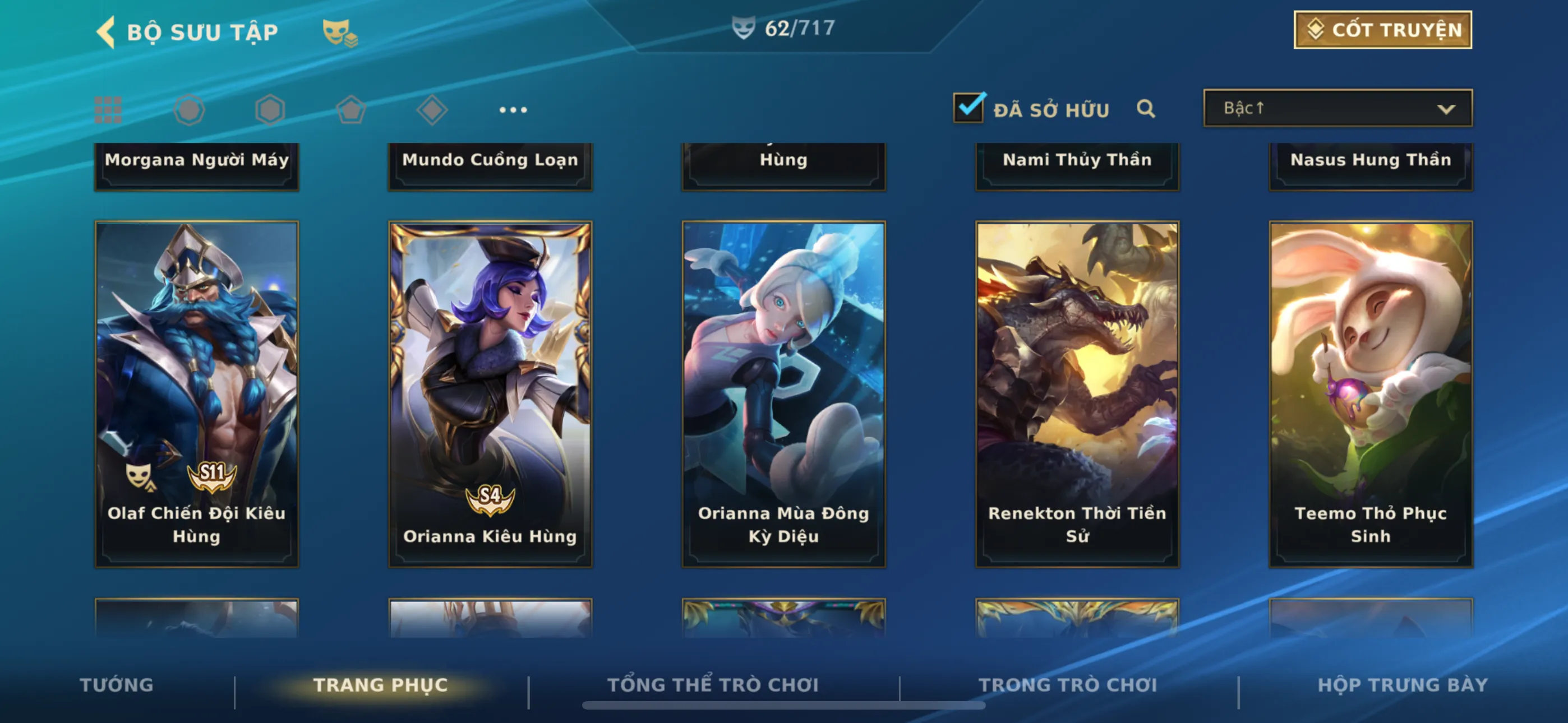Screen dimensions: 1568x723
Task: Open the Cốt Truyện button
Action: click(1382, 30)
